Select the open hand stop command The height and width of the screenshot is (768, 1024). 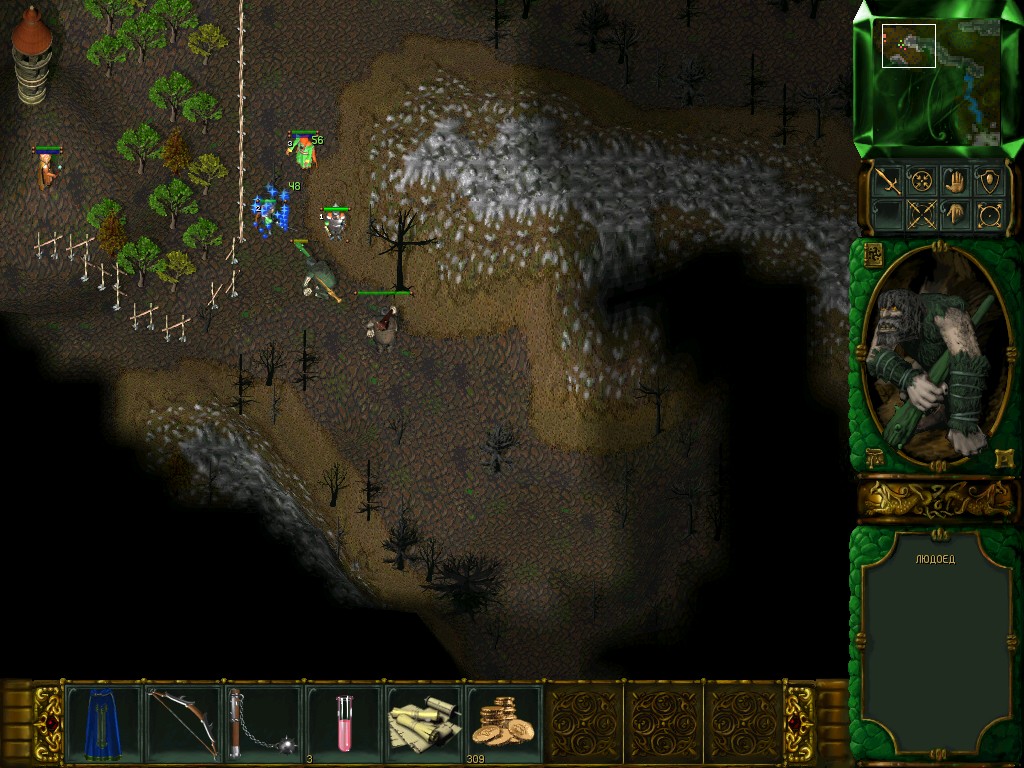point(955,181)
